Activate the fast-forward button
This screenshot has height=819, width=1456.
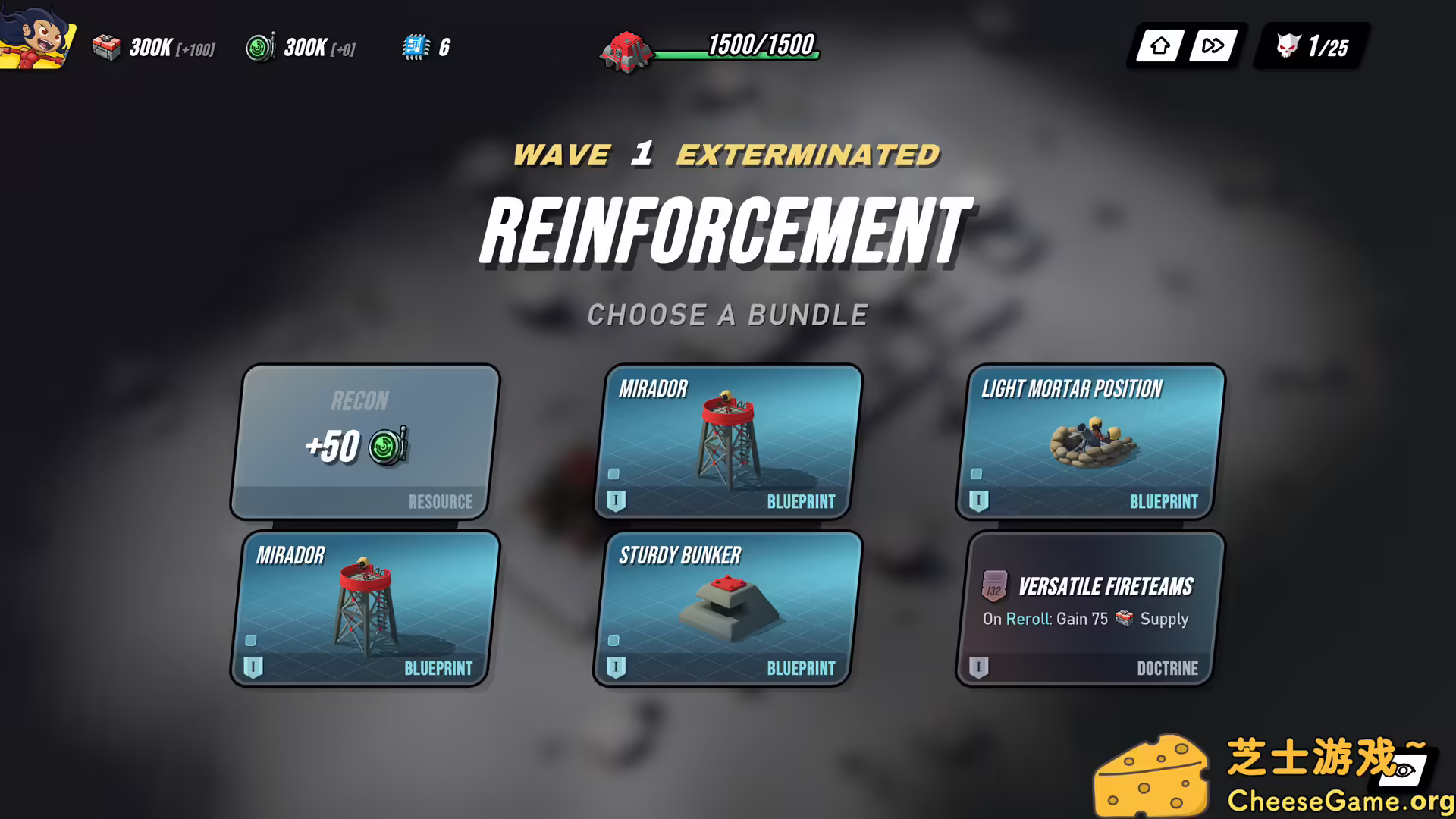1213,46
